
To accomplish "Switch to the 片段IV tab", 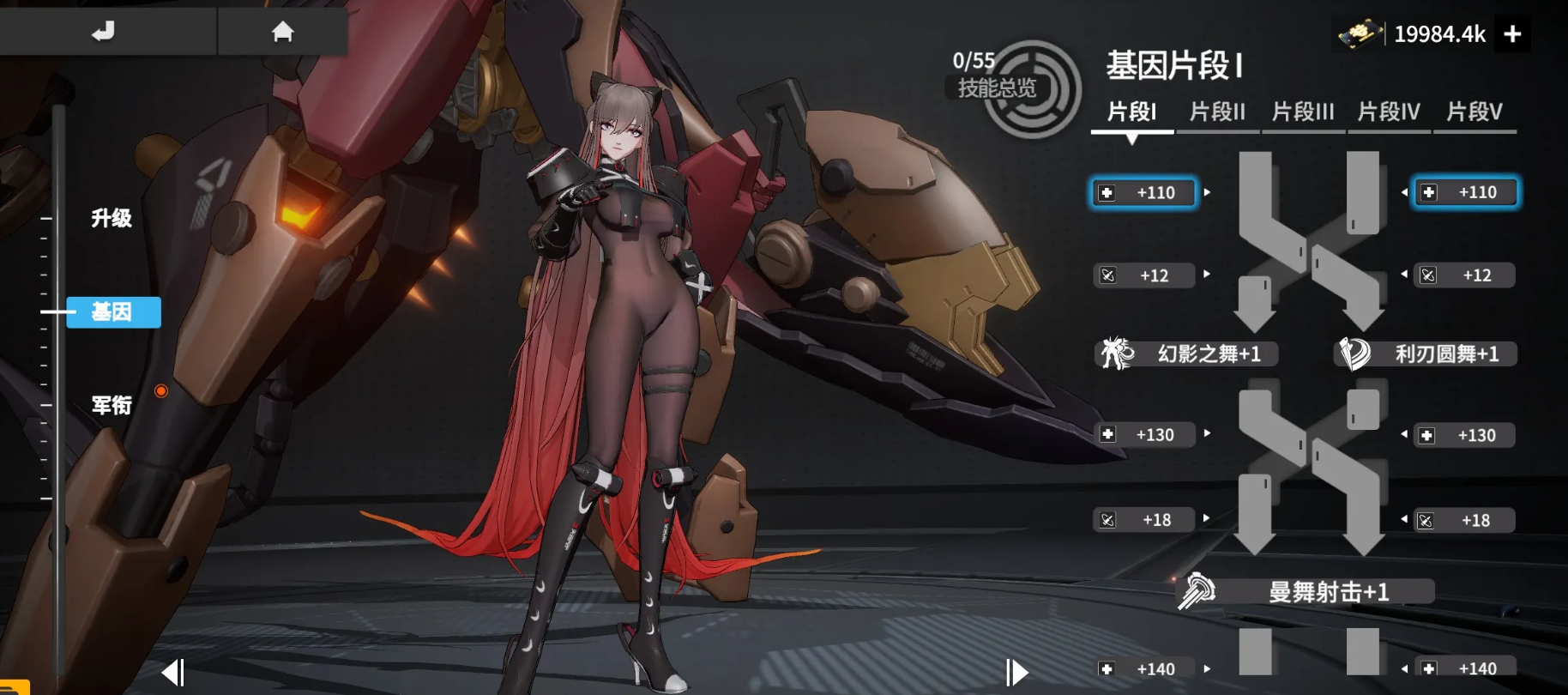I will 1389,112.
